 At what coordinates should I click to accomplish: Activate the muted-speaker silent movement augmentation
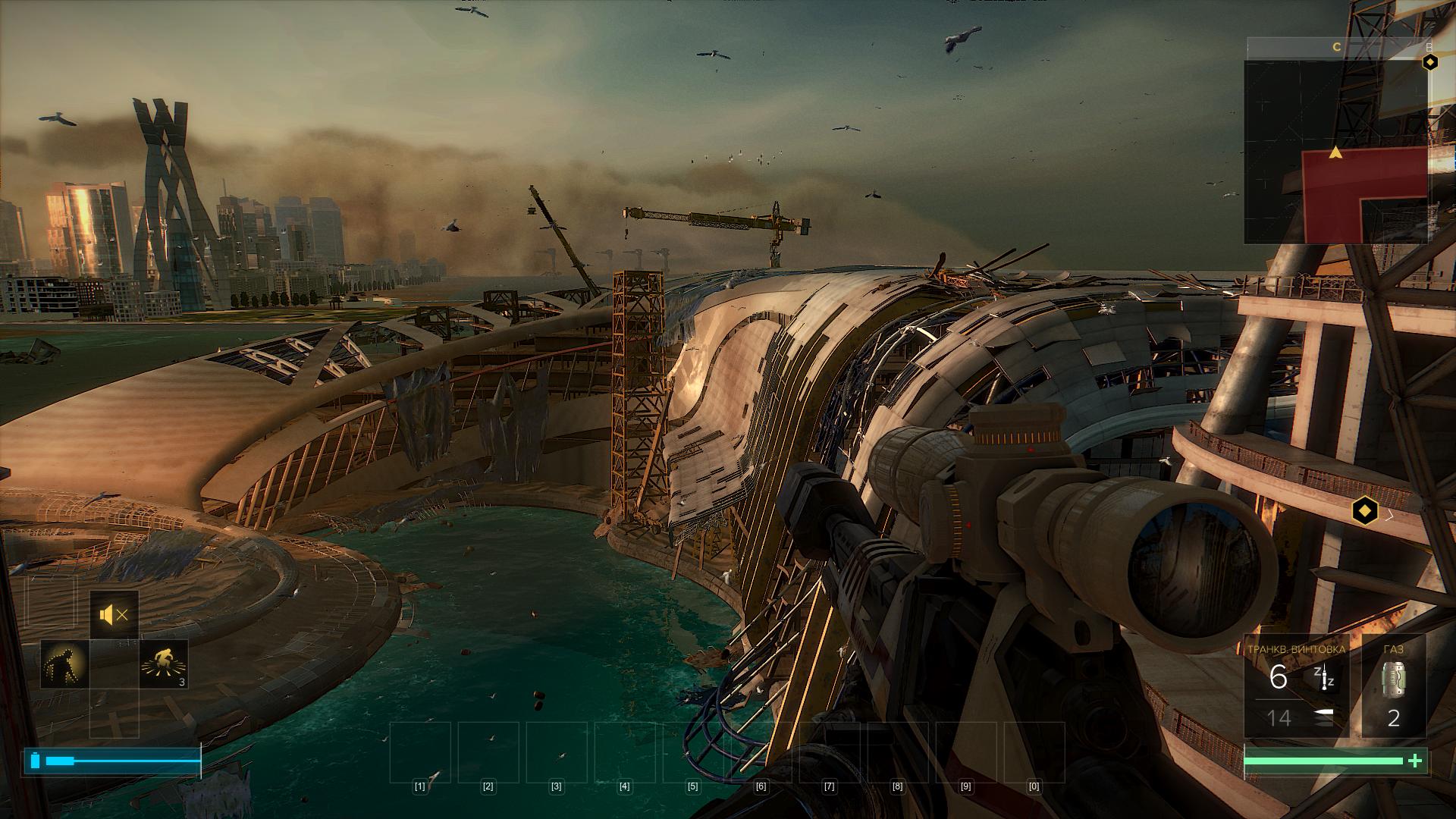(114, 615)
